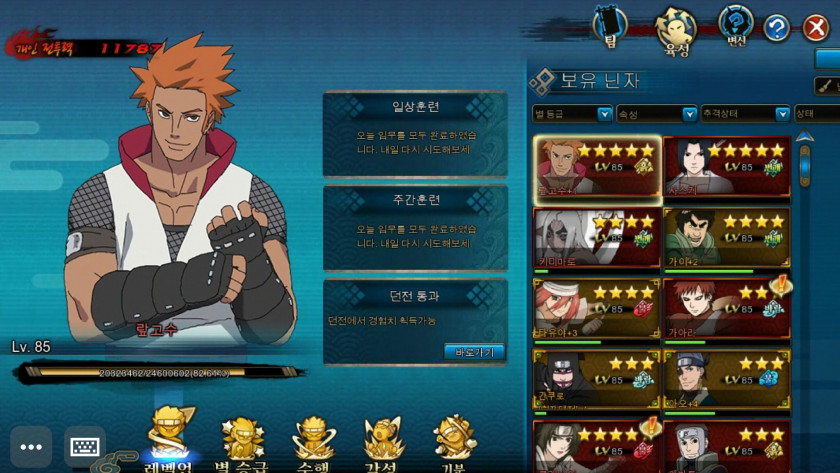This screenshot has height=473, width=840.
Task: Switch to the 육성 tab
Action: pos(675,27)
